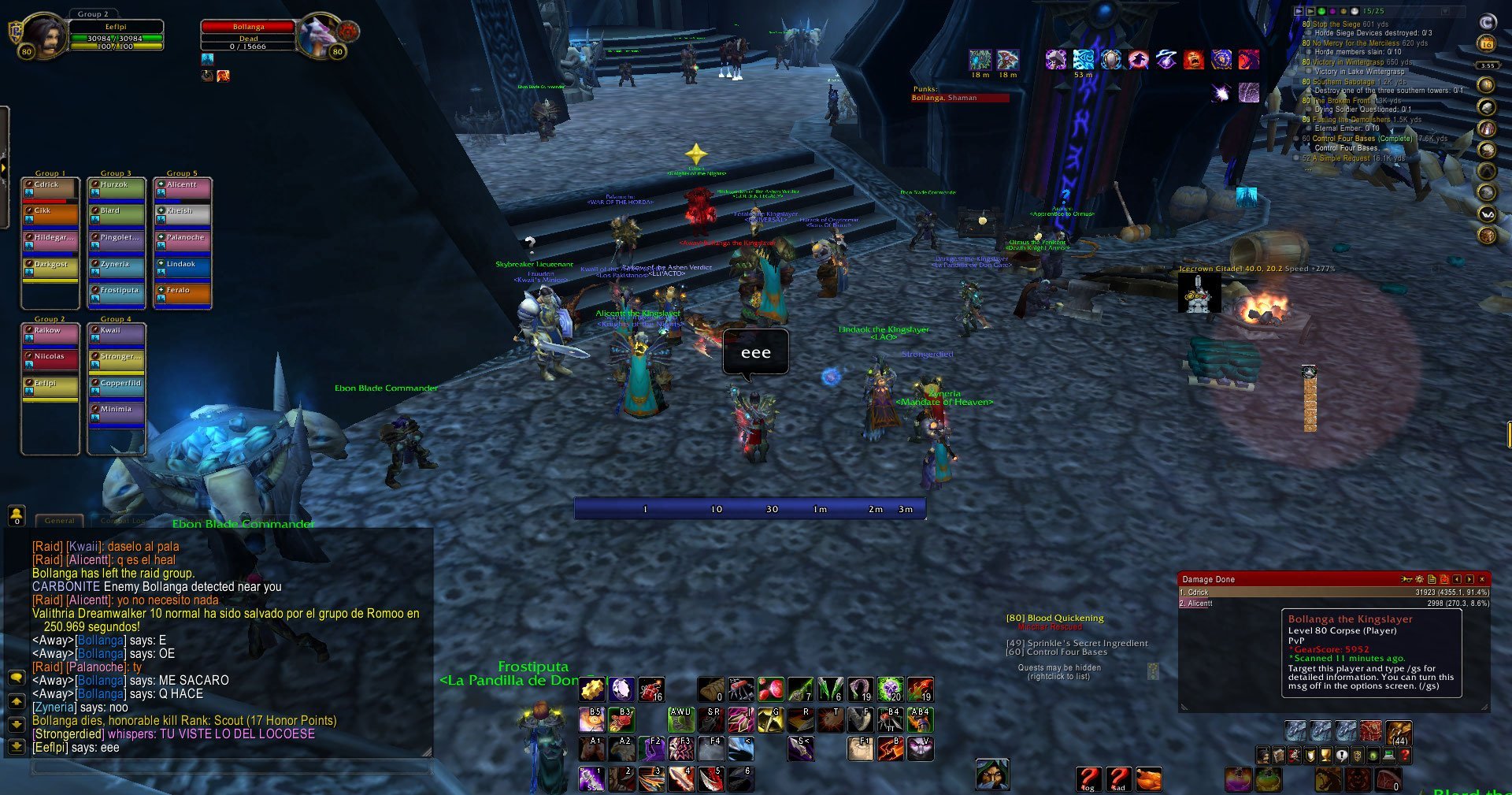
Task: Open the red question mark help micro button
Action: point(1404,756)
